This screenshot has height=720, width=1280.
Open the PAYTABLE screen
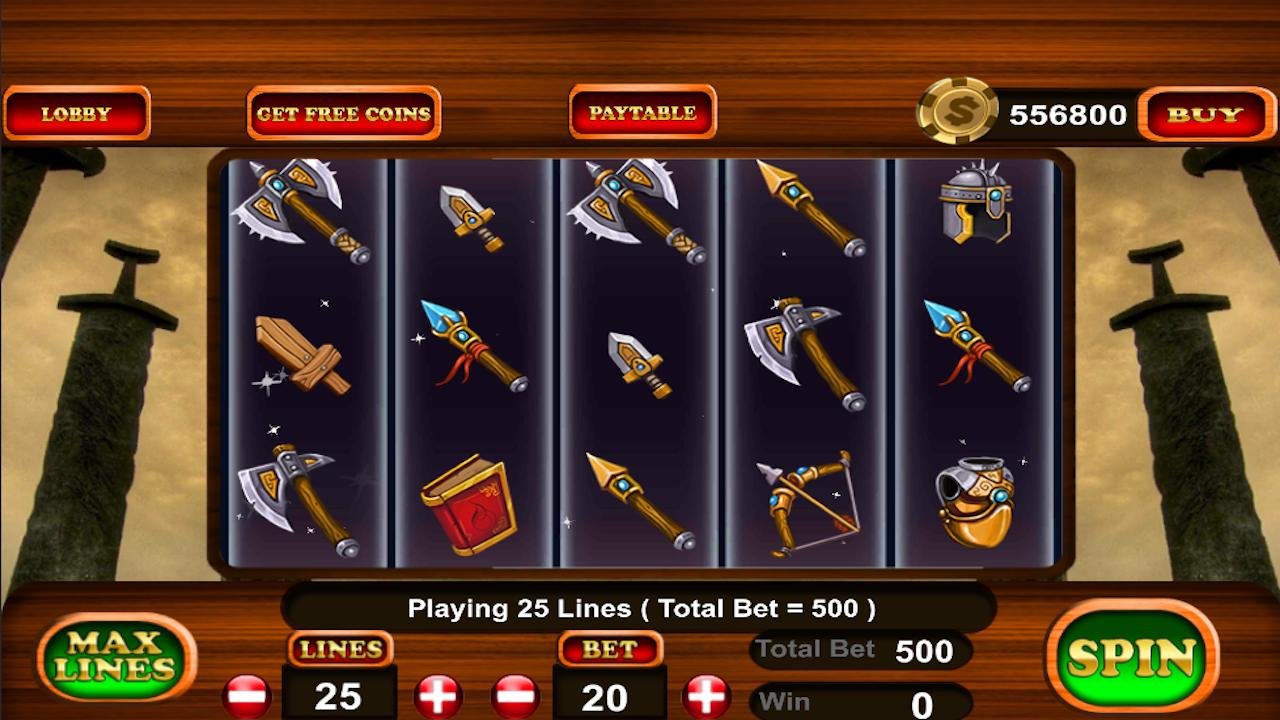tap(641, 112)
